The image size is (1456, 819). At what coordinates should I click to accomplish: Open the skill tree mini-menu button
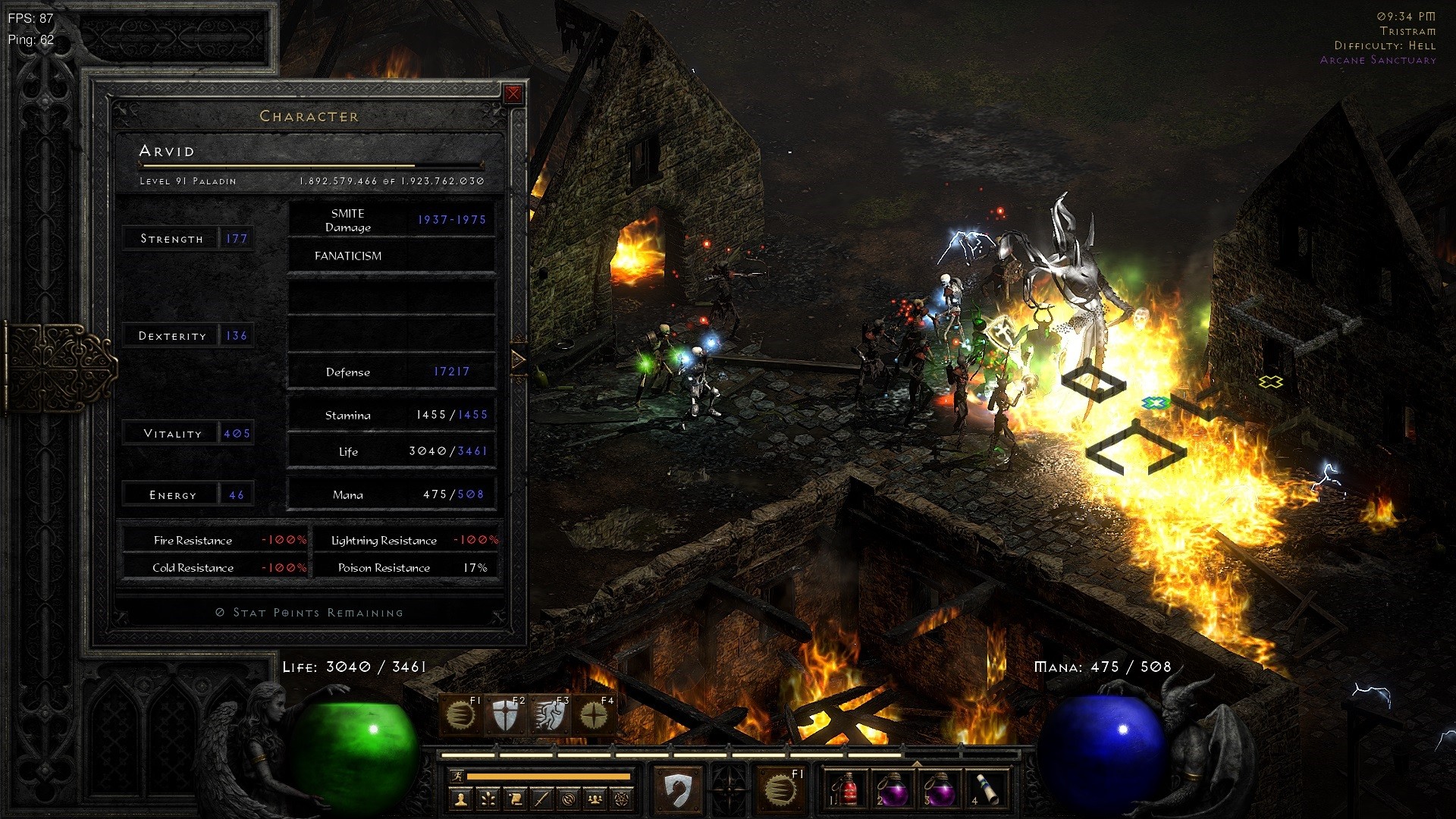(488, 799)
